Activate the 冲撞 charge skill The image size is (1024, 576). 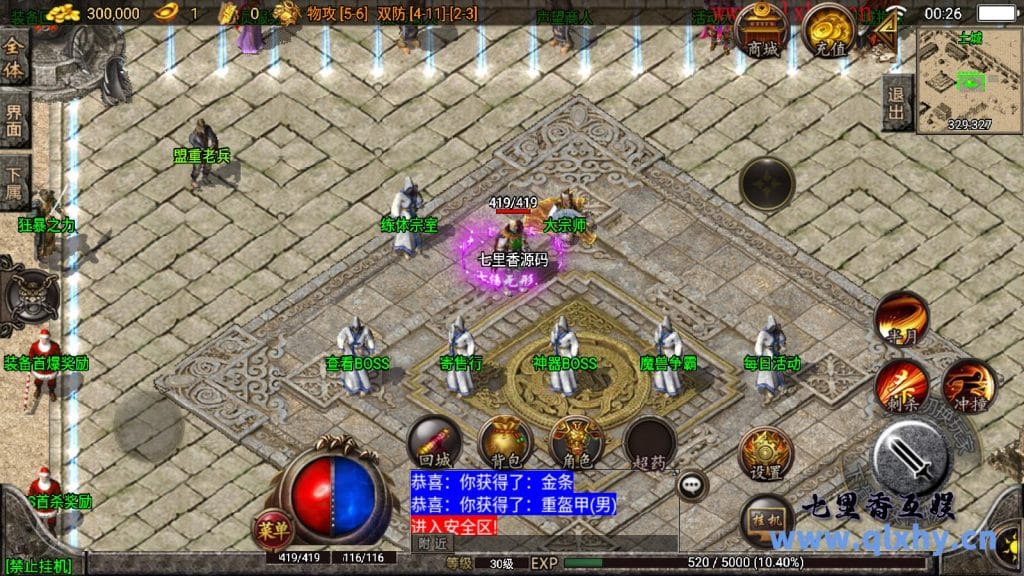pyautogui.click(x=967, y=385)
